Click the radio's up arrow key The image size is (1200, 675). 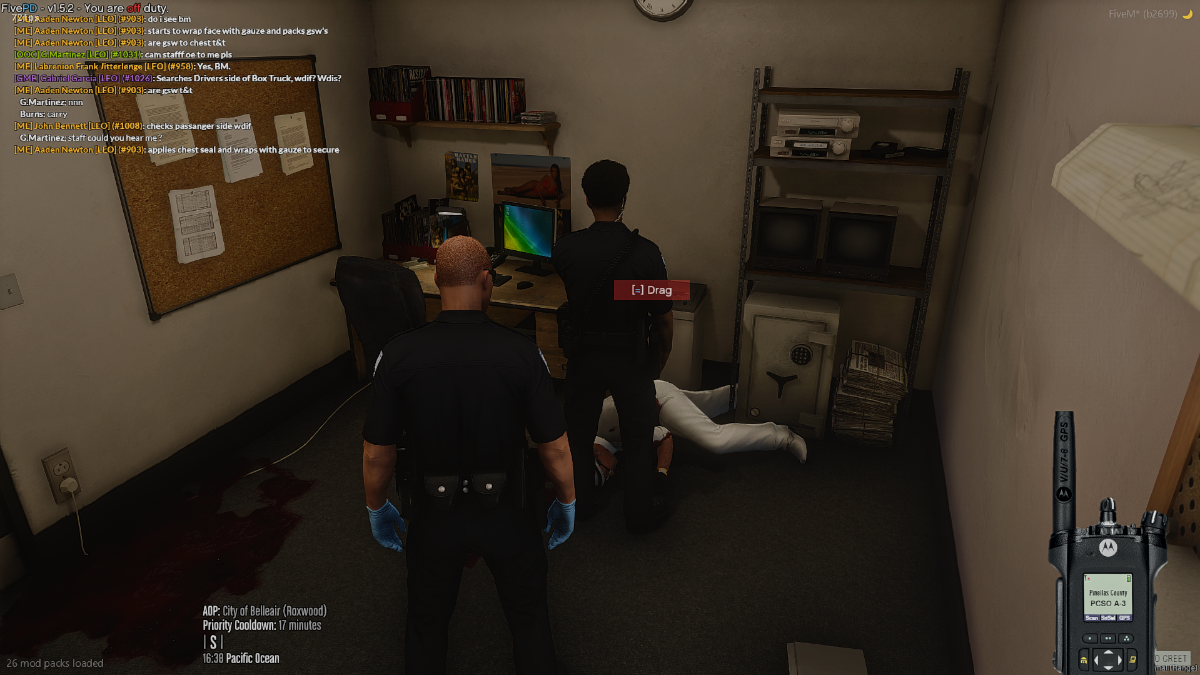click(1108, 653)
